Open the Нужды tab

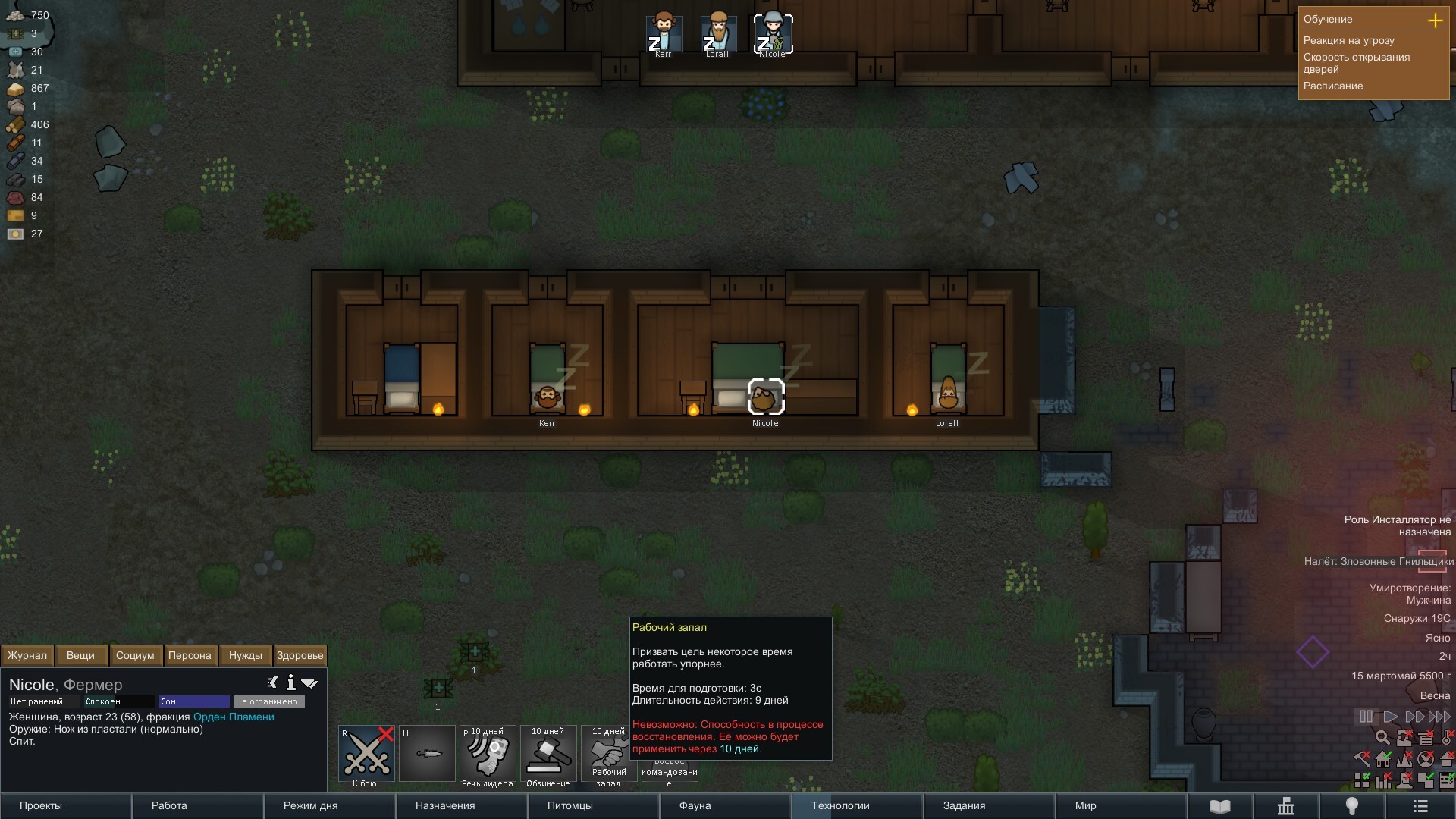tap(245, 655)
